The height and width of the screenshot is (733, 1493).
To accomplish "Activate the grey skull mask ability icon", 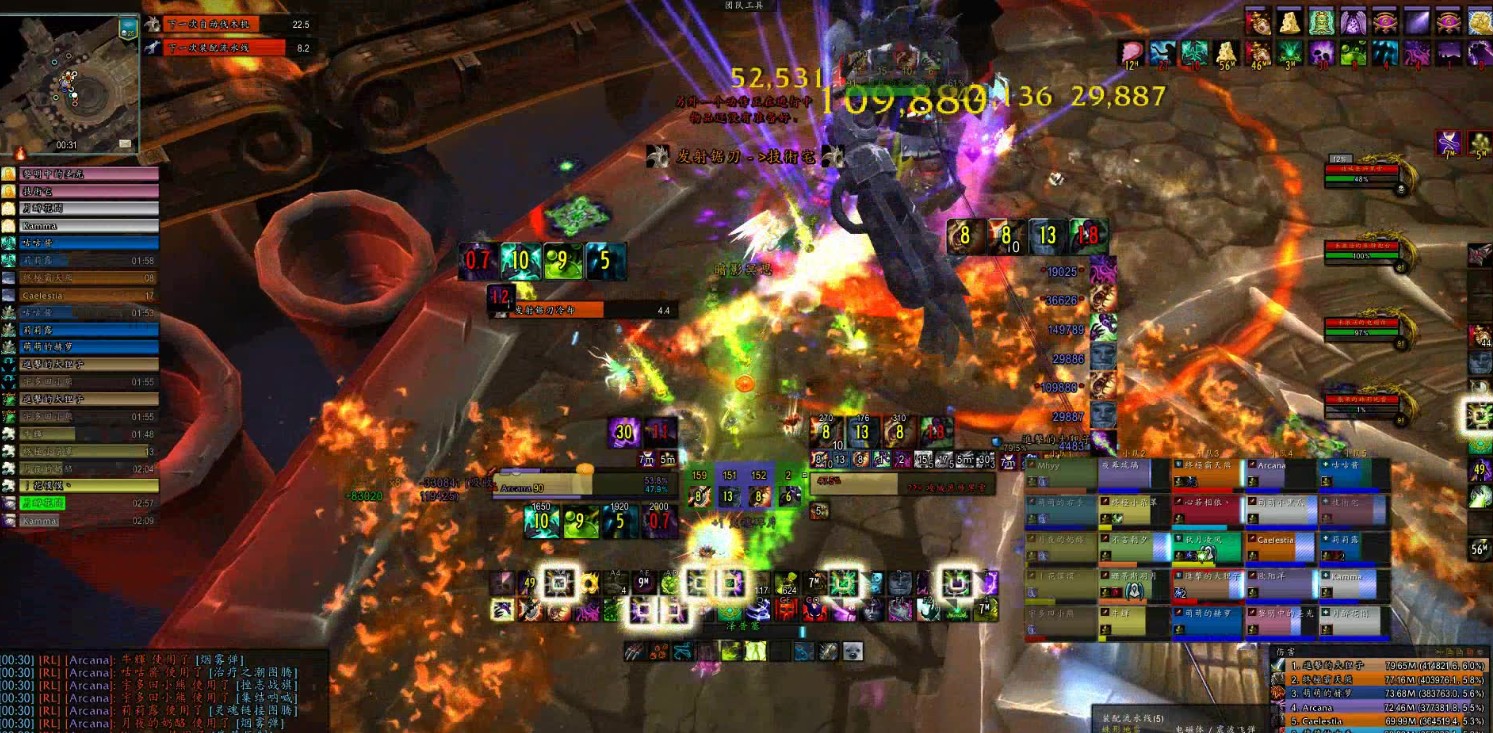I will pyautogui.click(x=899, y=583).
